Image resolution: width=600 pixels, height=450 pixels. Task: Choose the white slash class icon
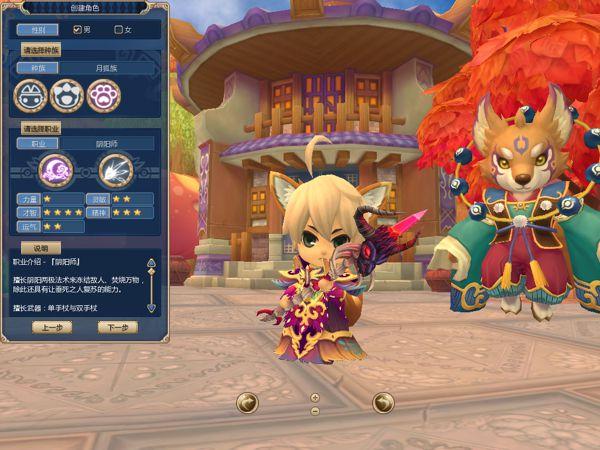(x=115, y=171)
